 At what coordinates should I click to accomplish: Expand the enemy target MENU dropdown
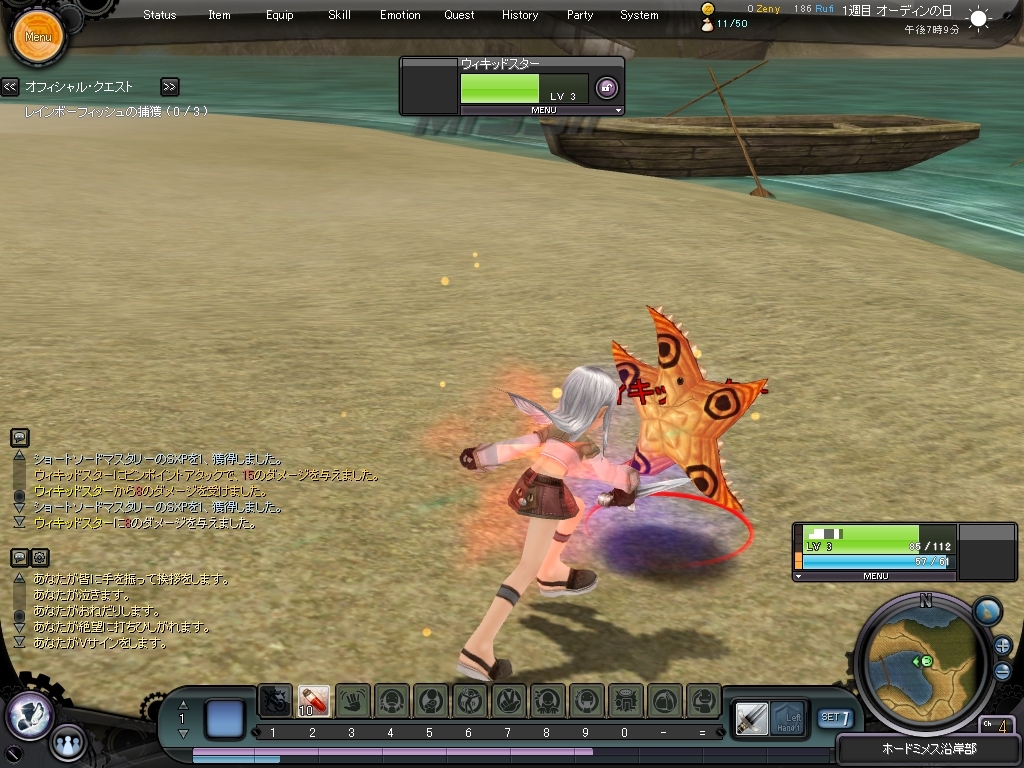coord(545,110)
